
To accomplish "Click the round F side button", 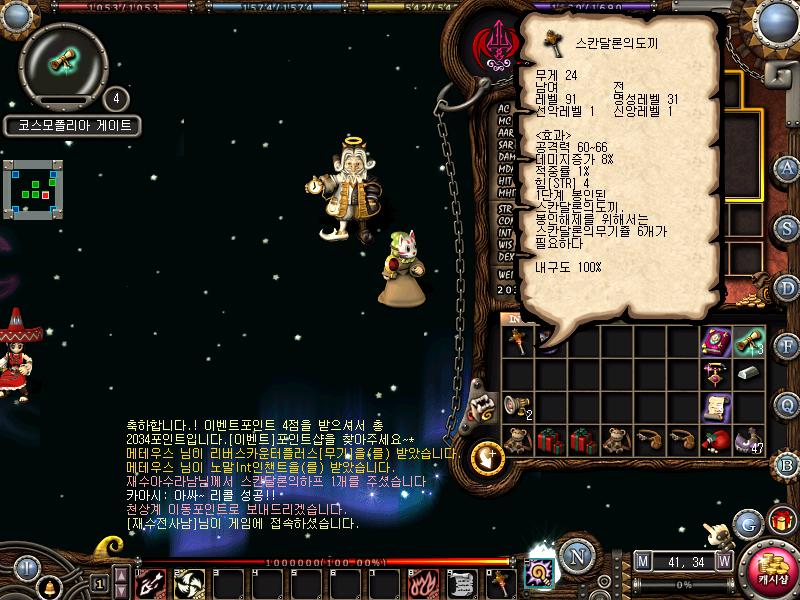I will (788, 346).
